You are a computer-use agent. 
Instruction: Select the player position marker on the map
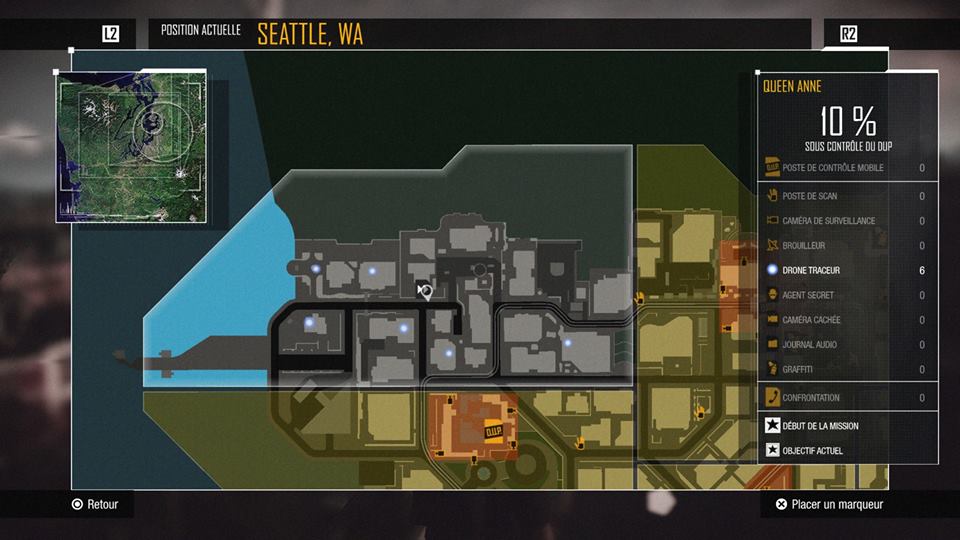[x=425, y=291]
